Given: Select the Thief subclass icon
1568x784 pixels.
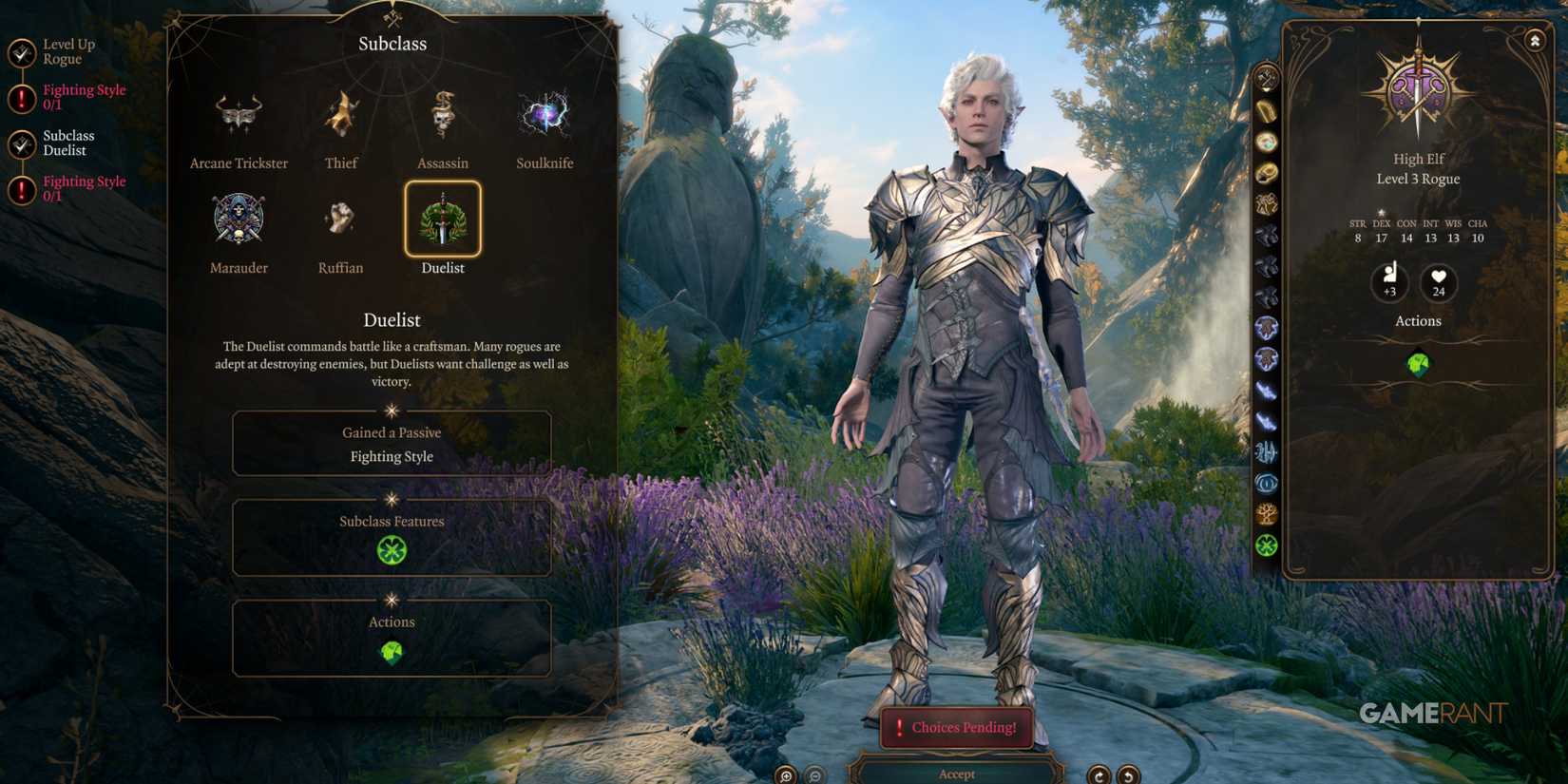Looking at the screenshot, I should pyautogui.click(x=340, y=112).
